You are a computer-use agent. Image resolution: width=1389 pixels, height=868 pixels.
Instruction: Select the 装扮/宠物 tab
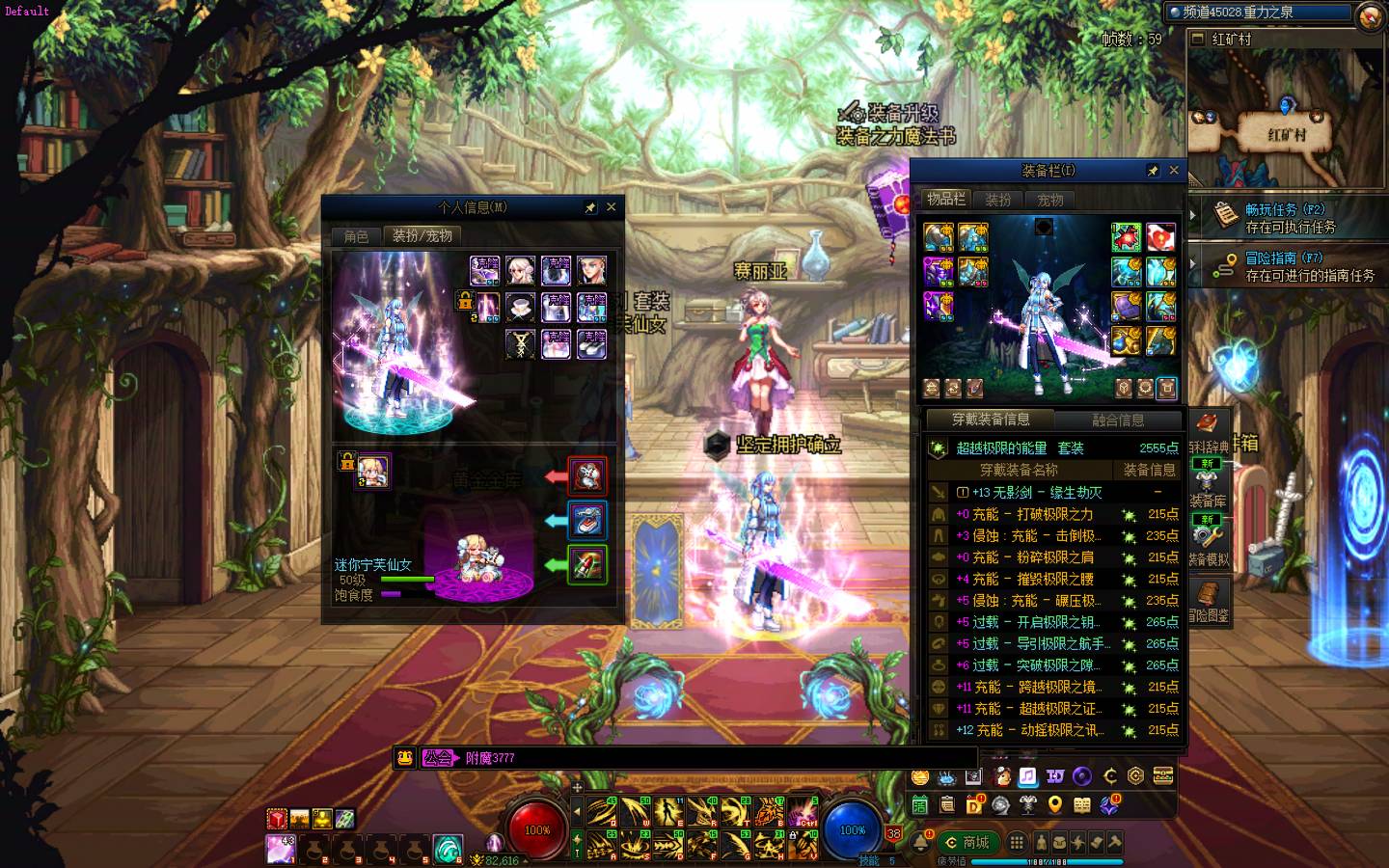coord(422,236)
